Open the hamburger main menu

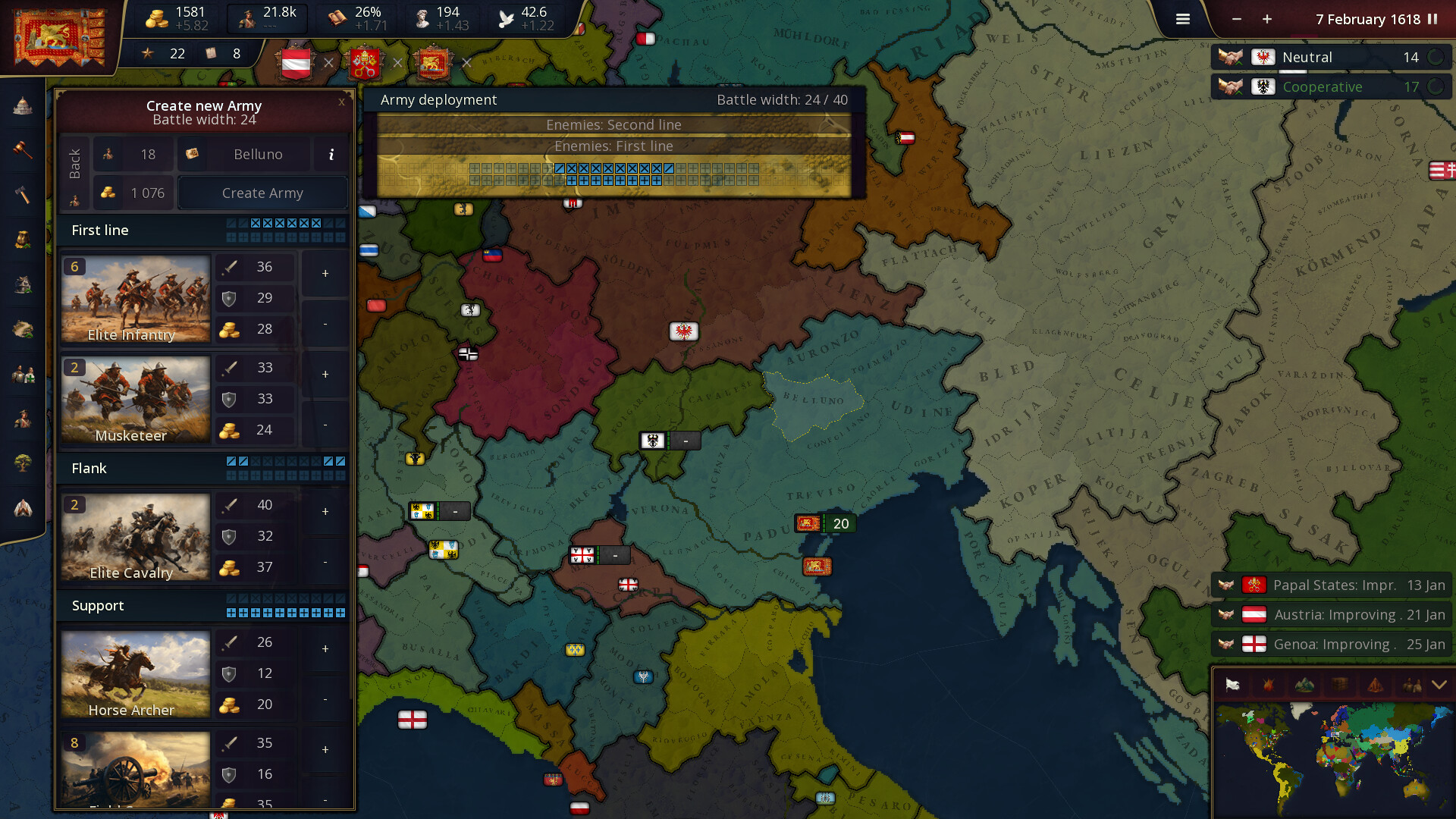click(1181, 19)
